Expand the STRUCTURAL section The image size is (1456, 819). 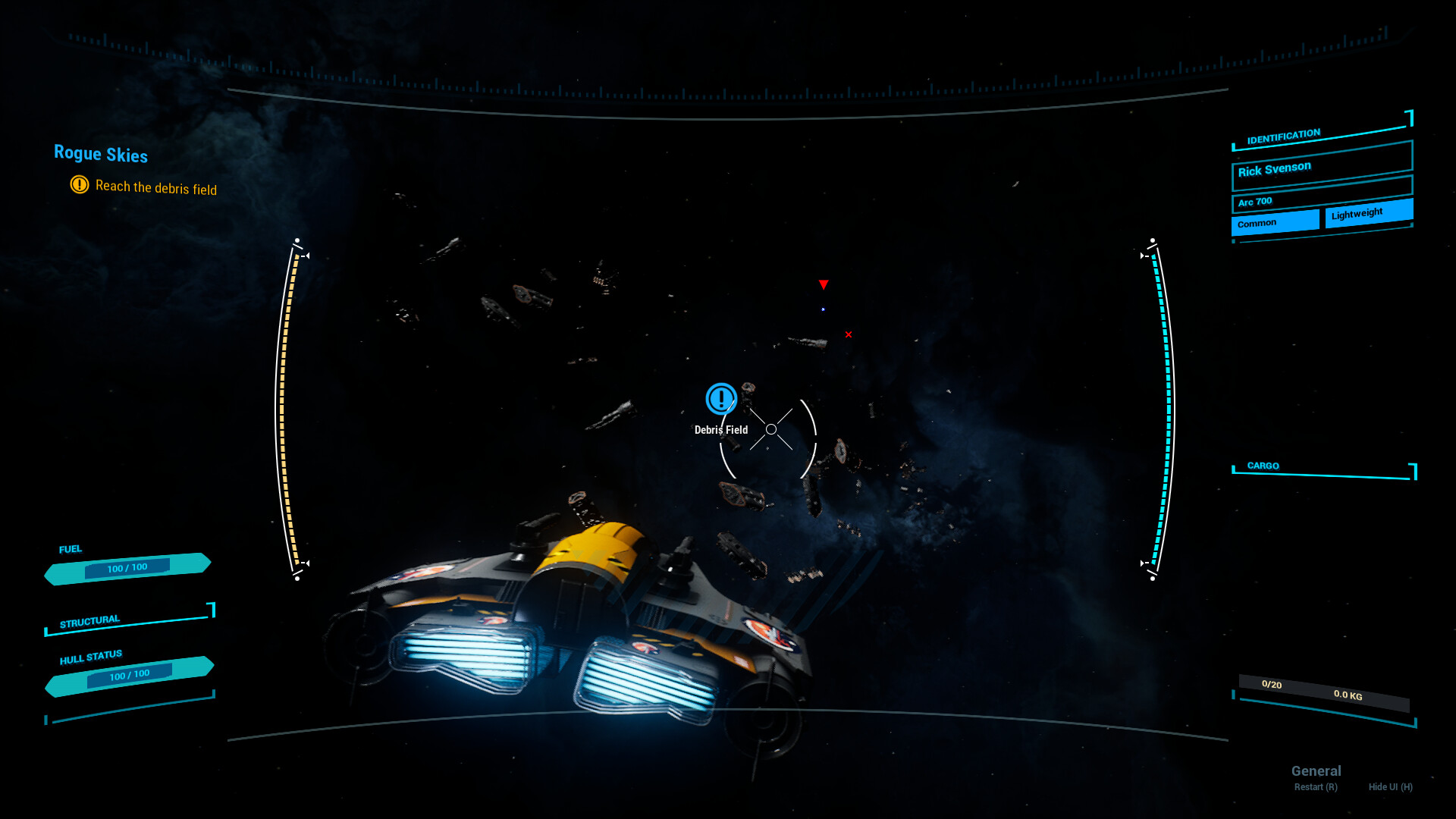click(x=91, y=620)
